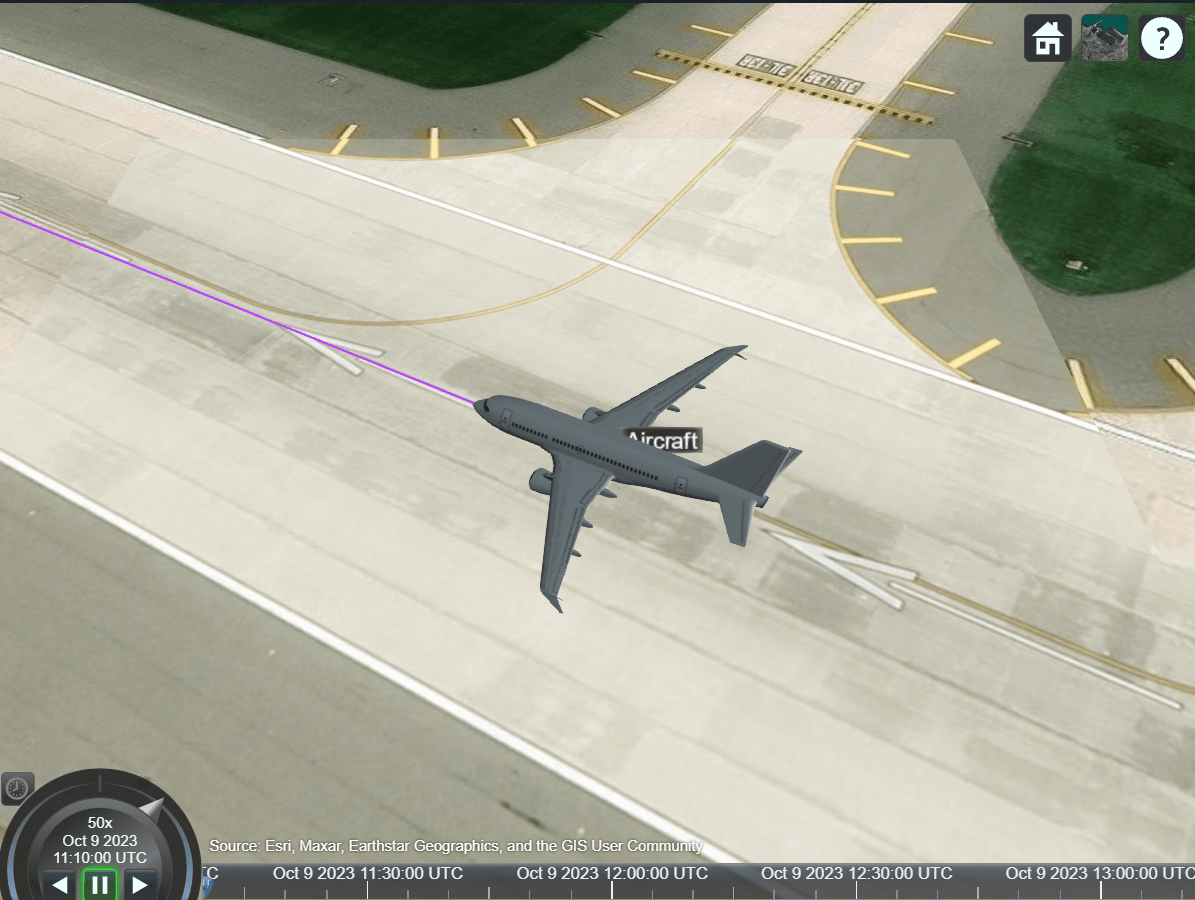This screenshot has height=900, width=1195.
Task: Open the satellite imagery layer picker
Action: [1104, 39]
